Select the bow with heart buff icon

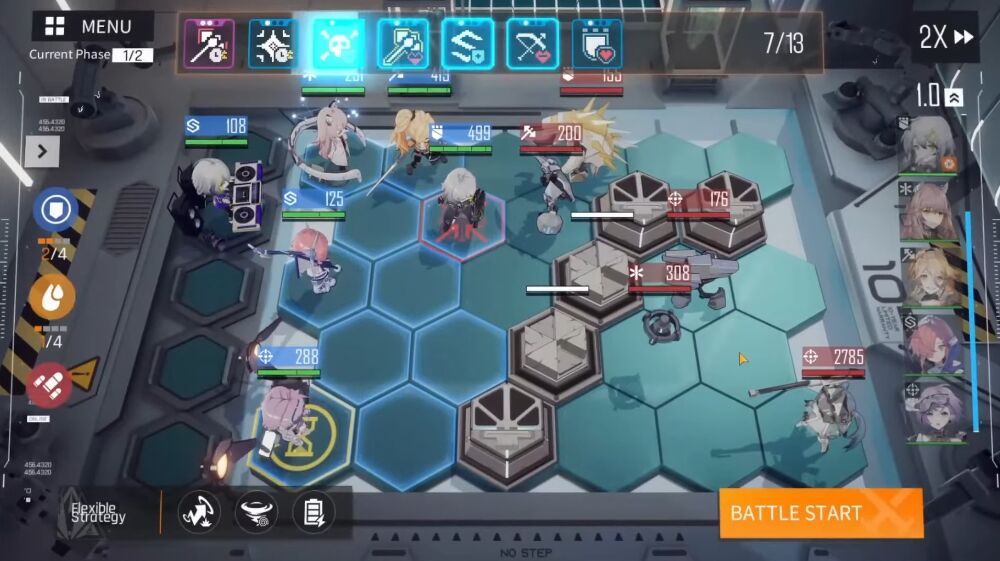[x=532, y=44]
